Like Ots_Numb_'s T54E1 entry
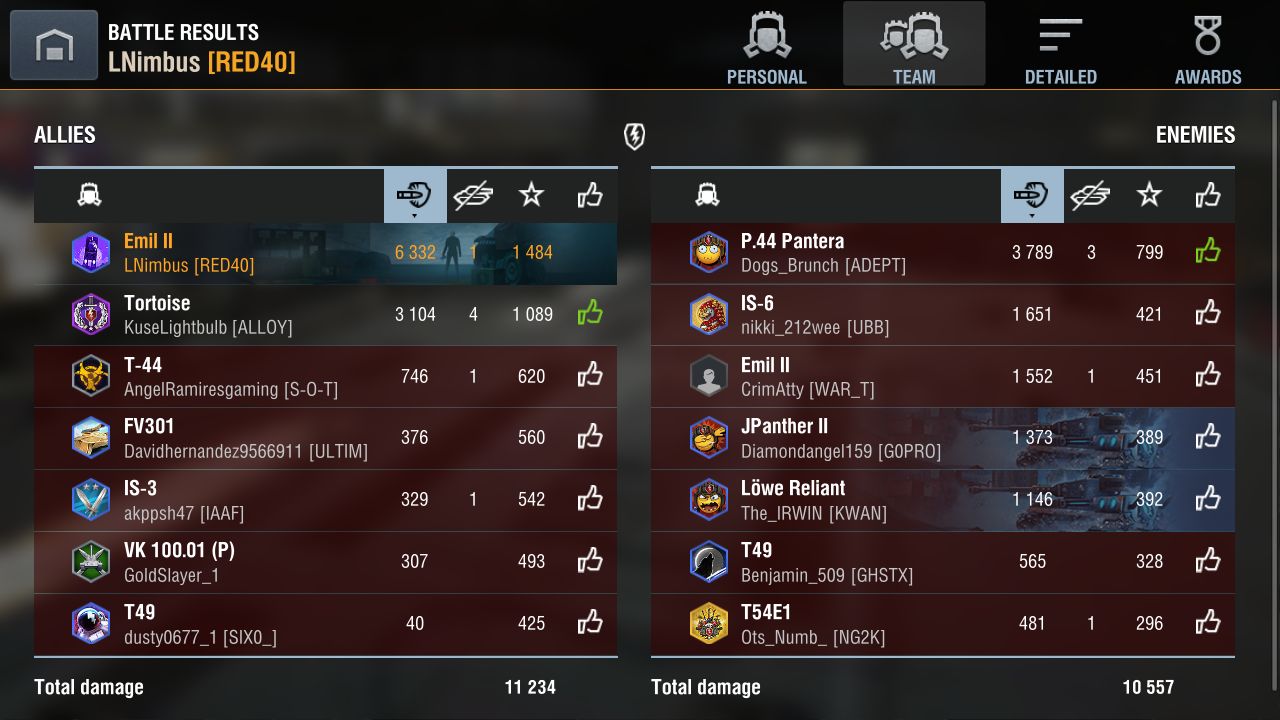This screenshot has width=1280, height=720. point(1207,622)
